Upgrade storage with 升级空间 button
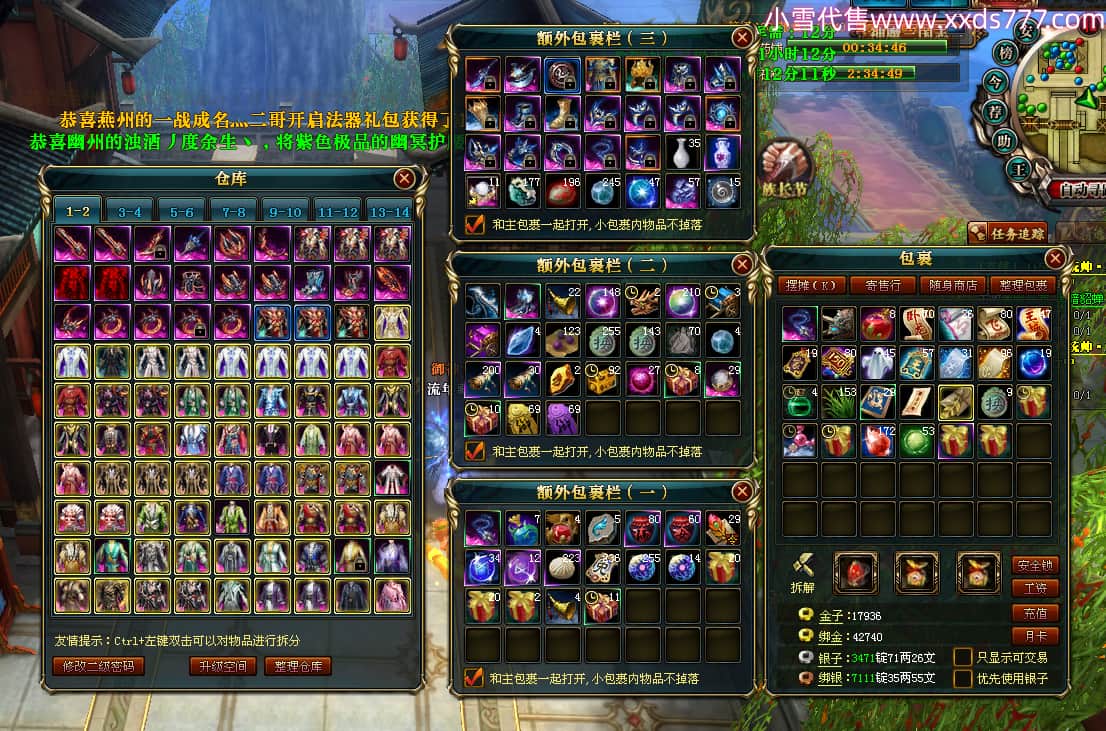1106x731 pixels. tap(223, 666)
